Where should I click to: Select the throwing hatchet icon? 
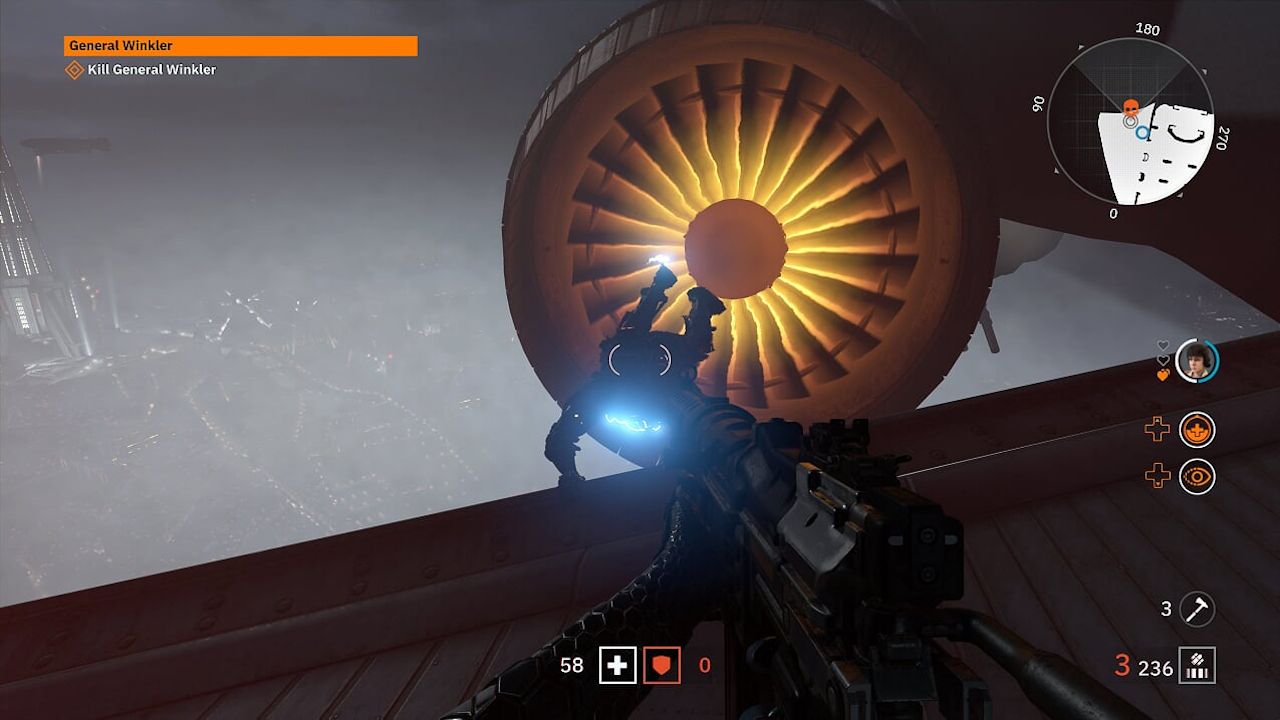1197,608
